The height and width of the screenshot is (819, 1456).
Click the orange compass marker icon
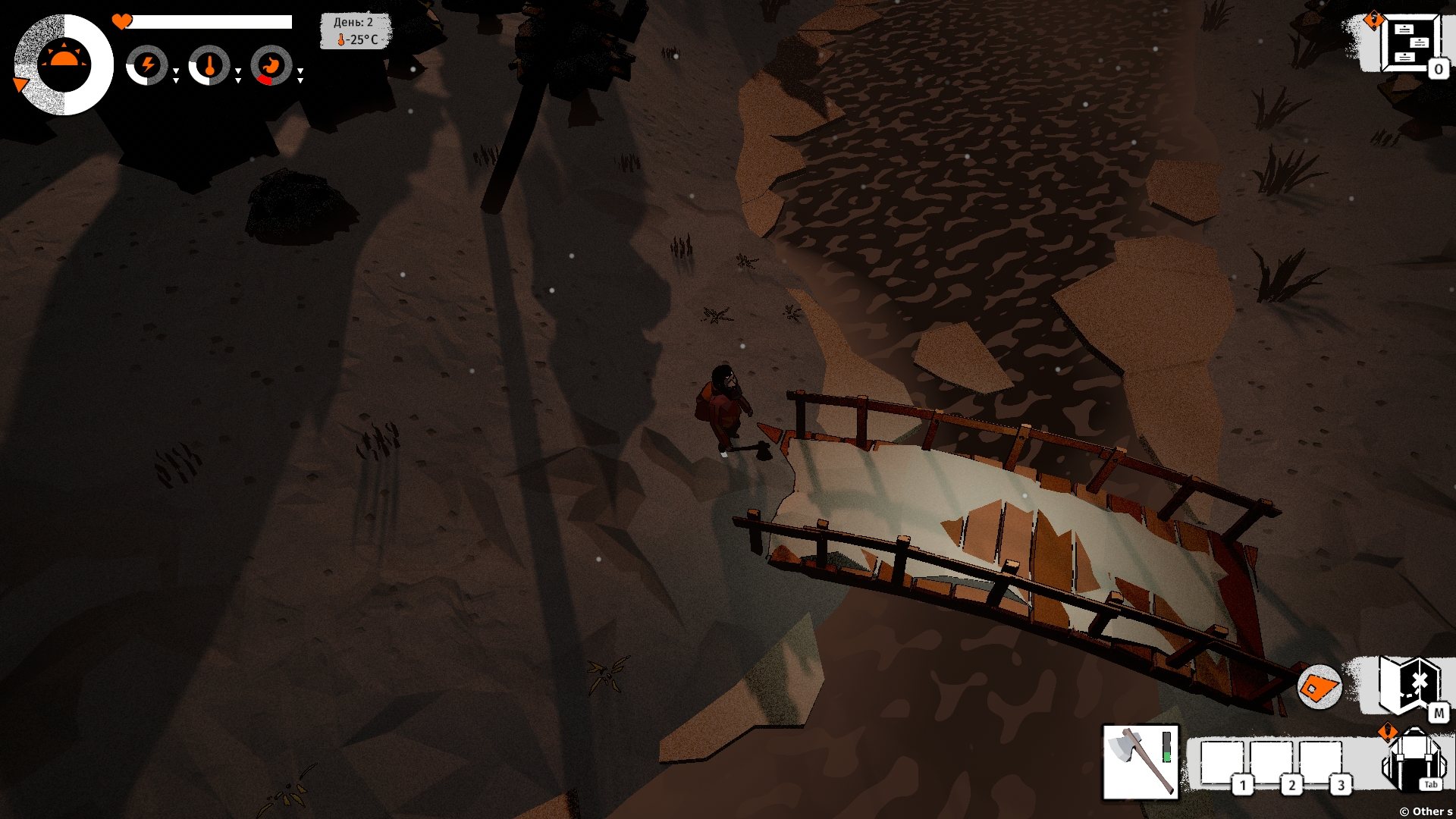pos(1319,687)
